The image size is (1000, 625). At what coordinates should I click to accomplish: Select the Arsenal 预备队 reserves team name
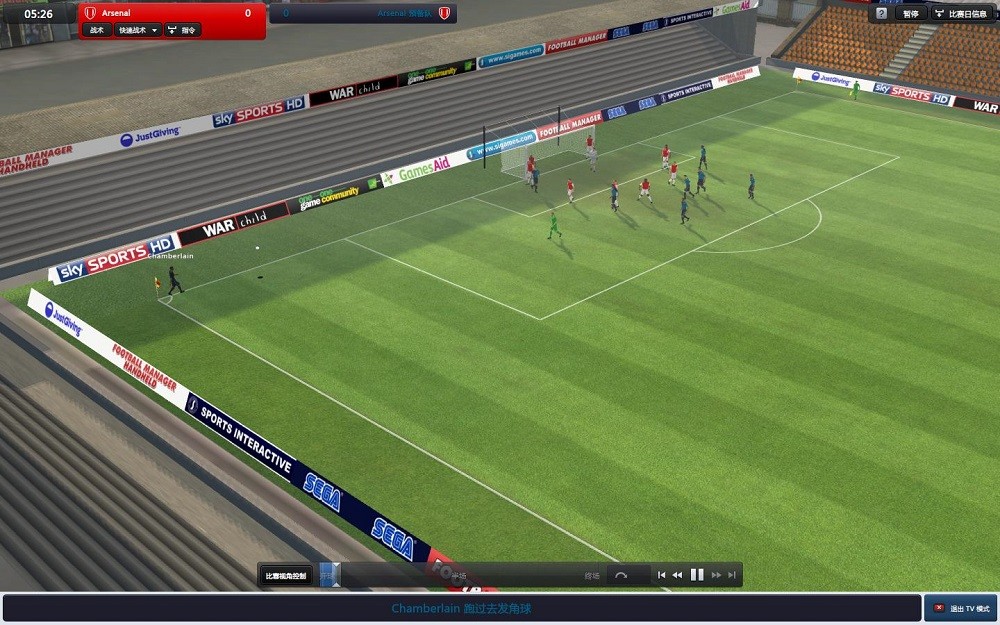(x=405, y=13)
